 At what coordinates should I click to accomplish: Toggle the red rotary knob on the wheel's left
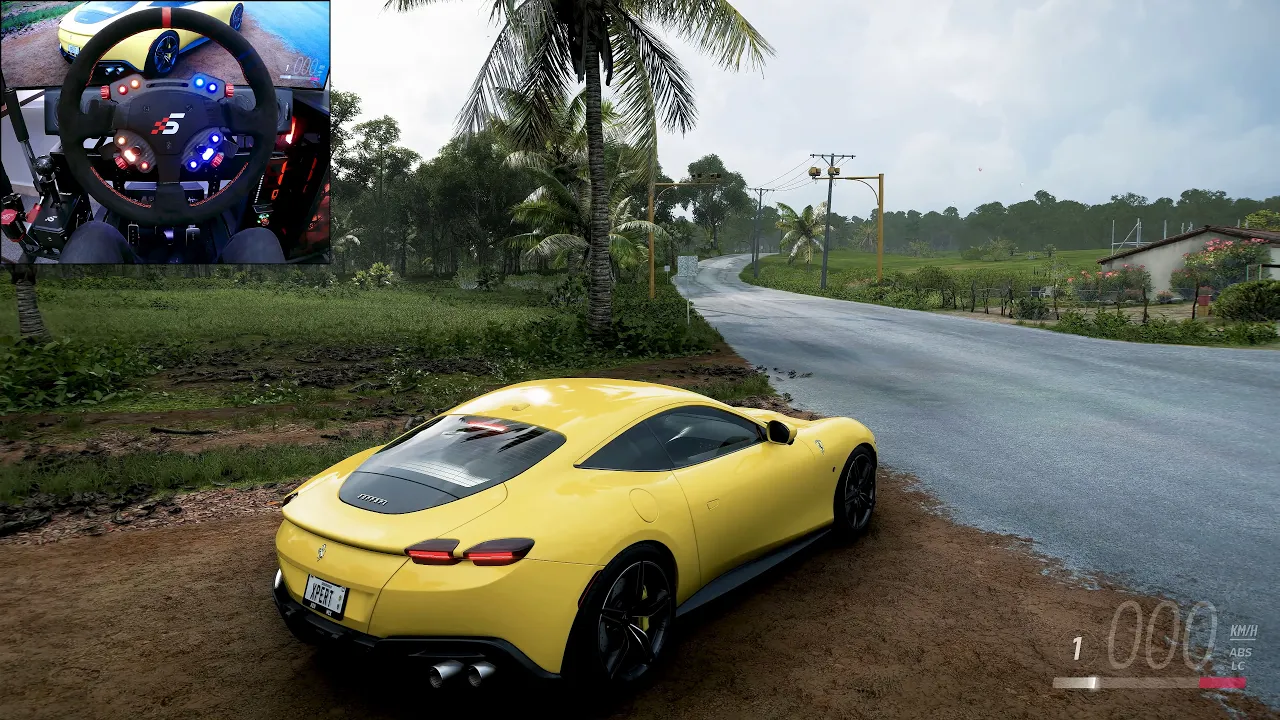[104, 90]
